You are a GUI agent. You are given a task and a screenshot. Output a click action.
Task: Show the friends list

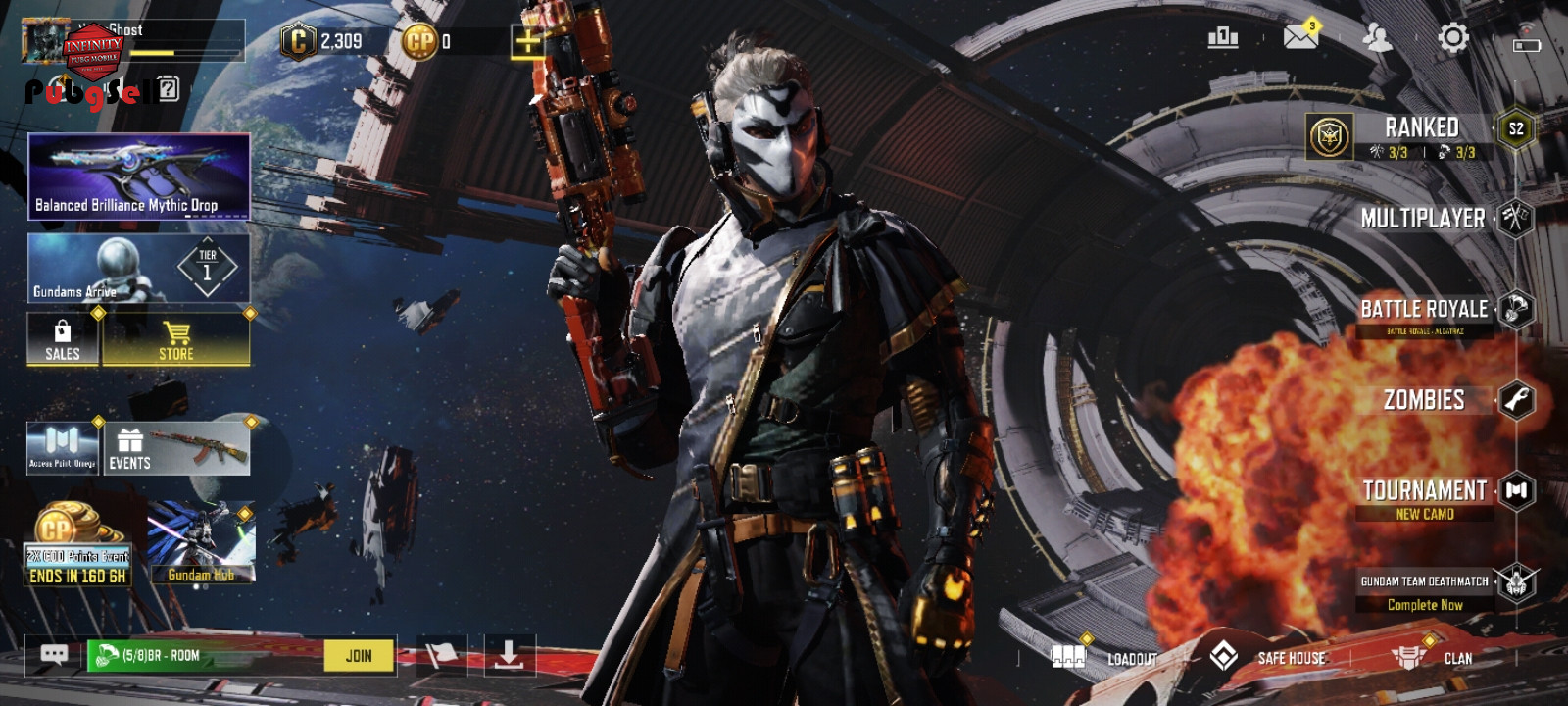click(x=1377, y=38)
